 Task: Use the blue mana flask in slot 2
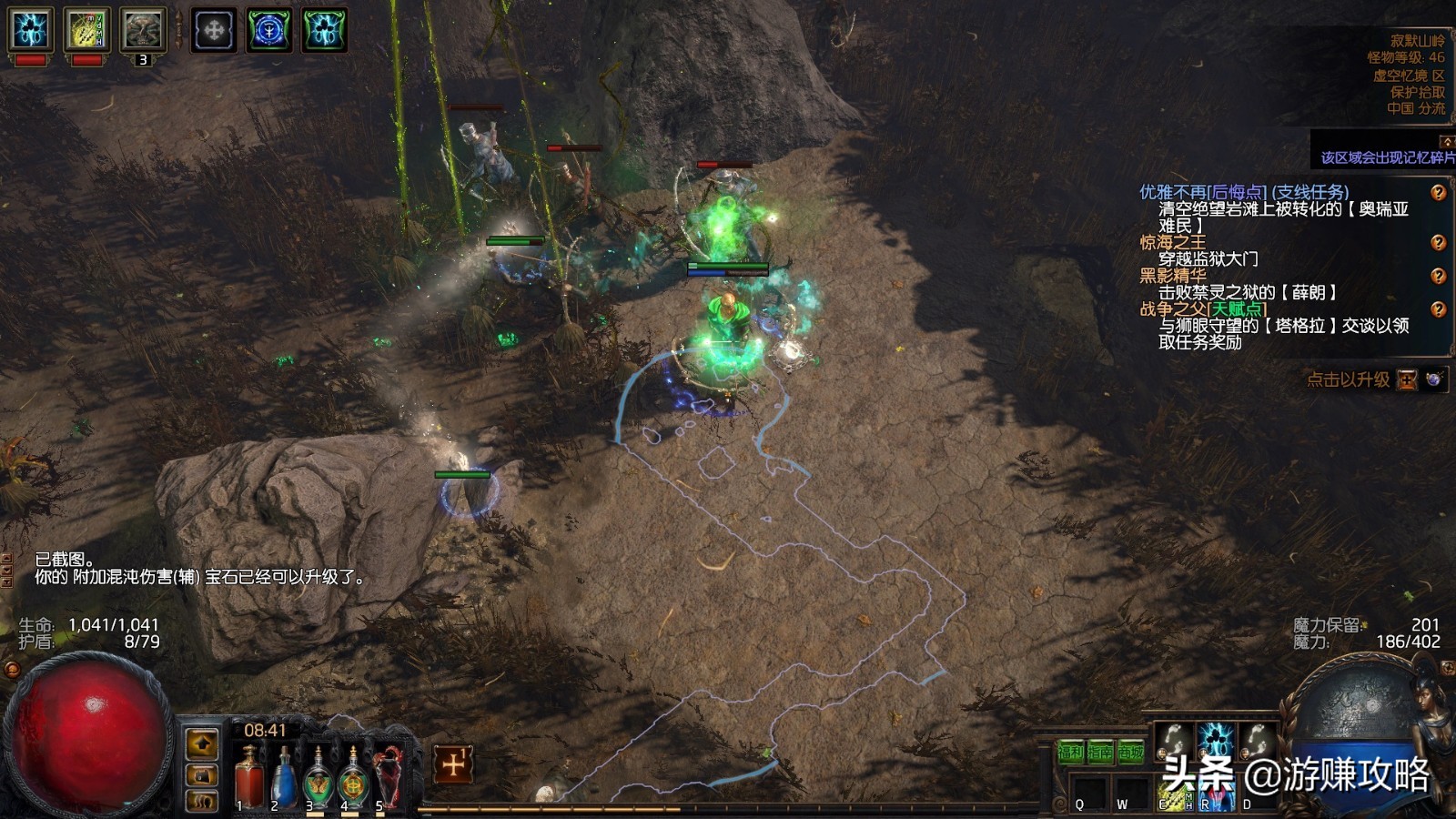click(283, 778)
